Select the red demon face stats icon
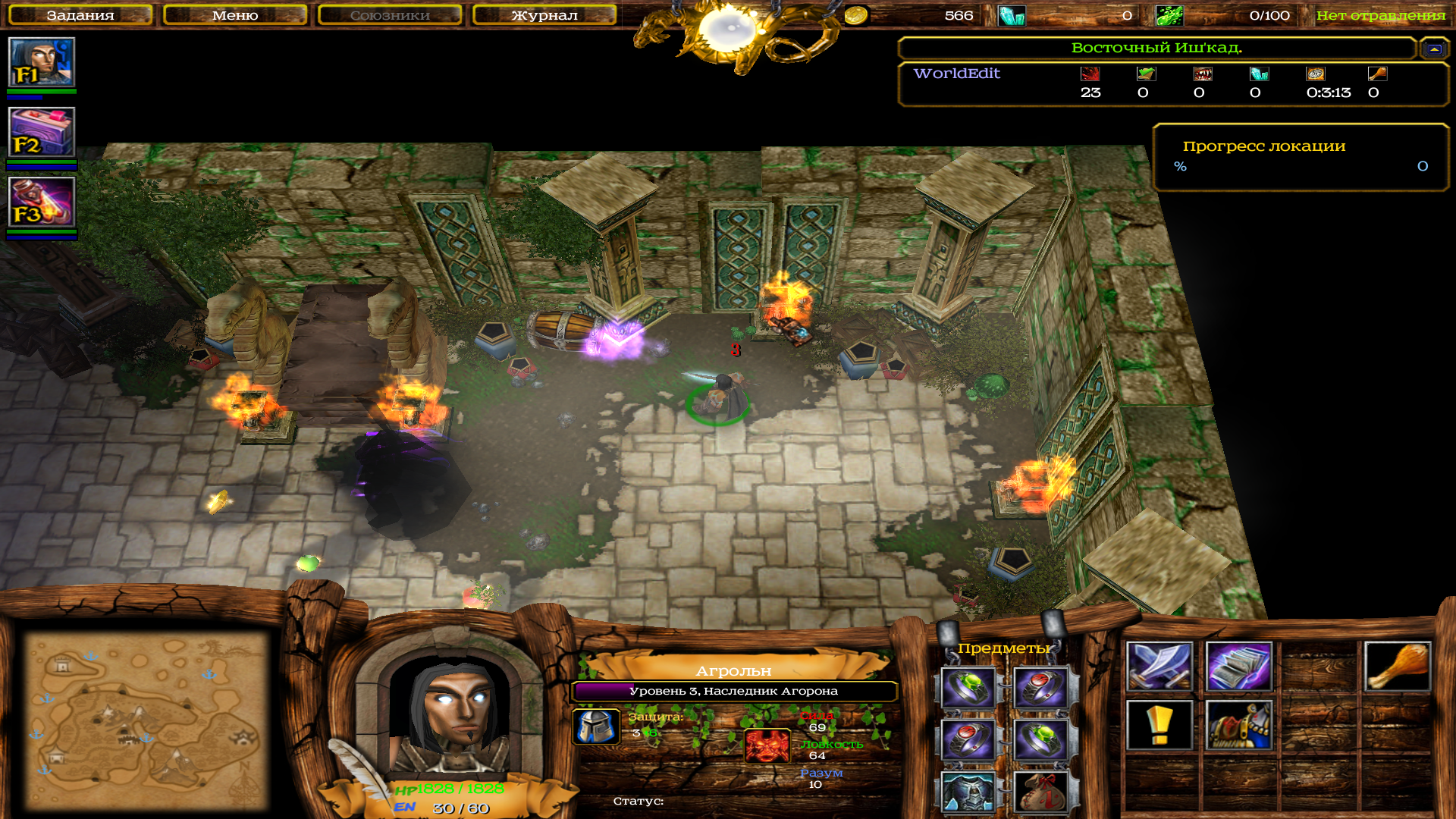The image size is (1456, 819). [767, 745]
